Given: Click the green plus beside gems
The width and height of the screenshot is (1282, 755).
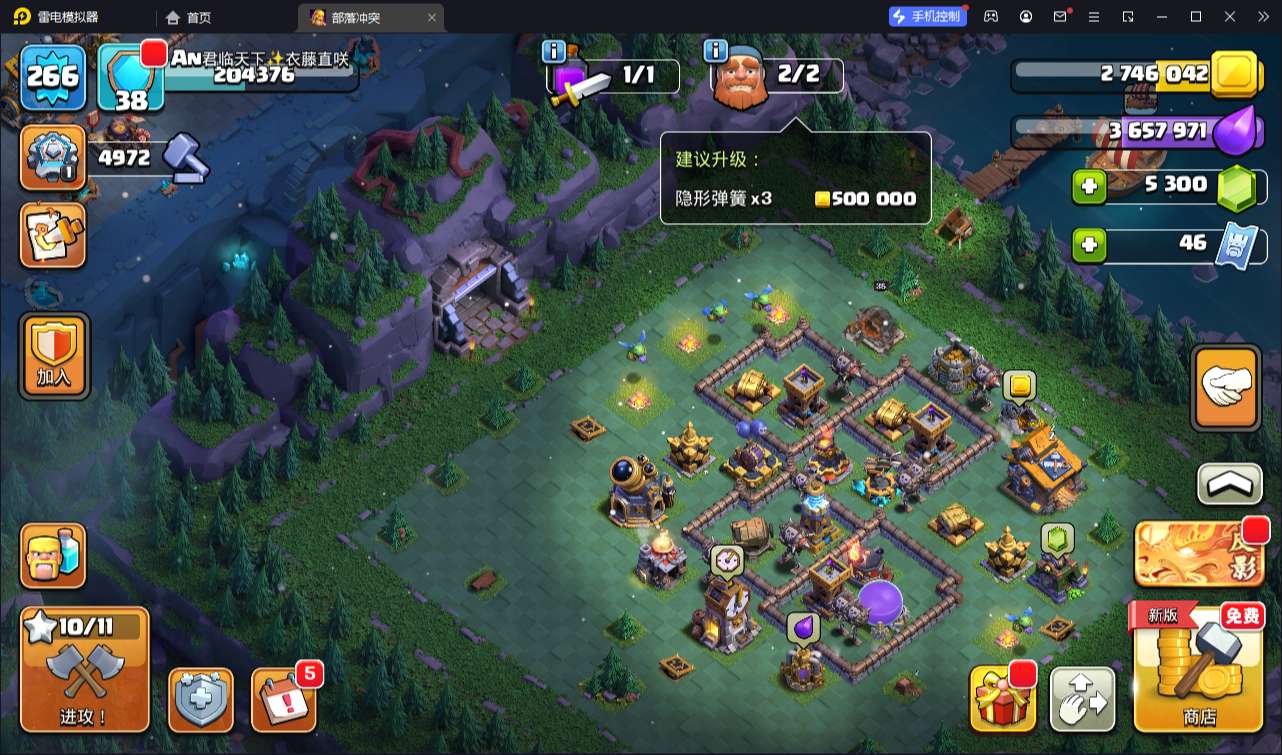Looking at the screenshot, I should click(1089, 187).
